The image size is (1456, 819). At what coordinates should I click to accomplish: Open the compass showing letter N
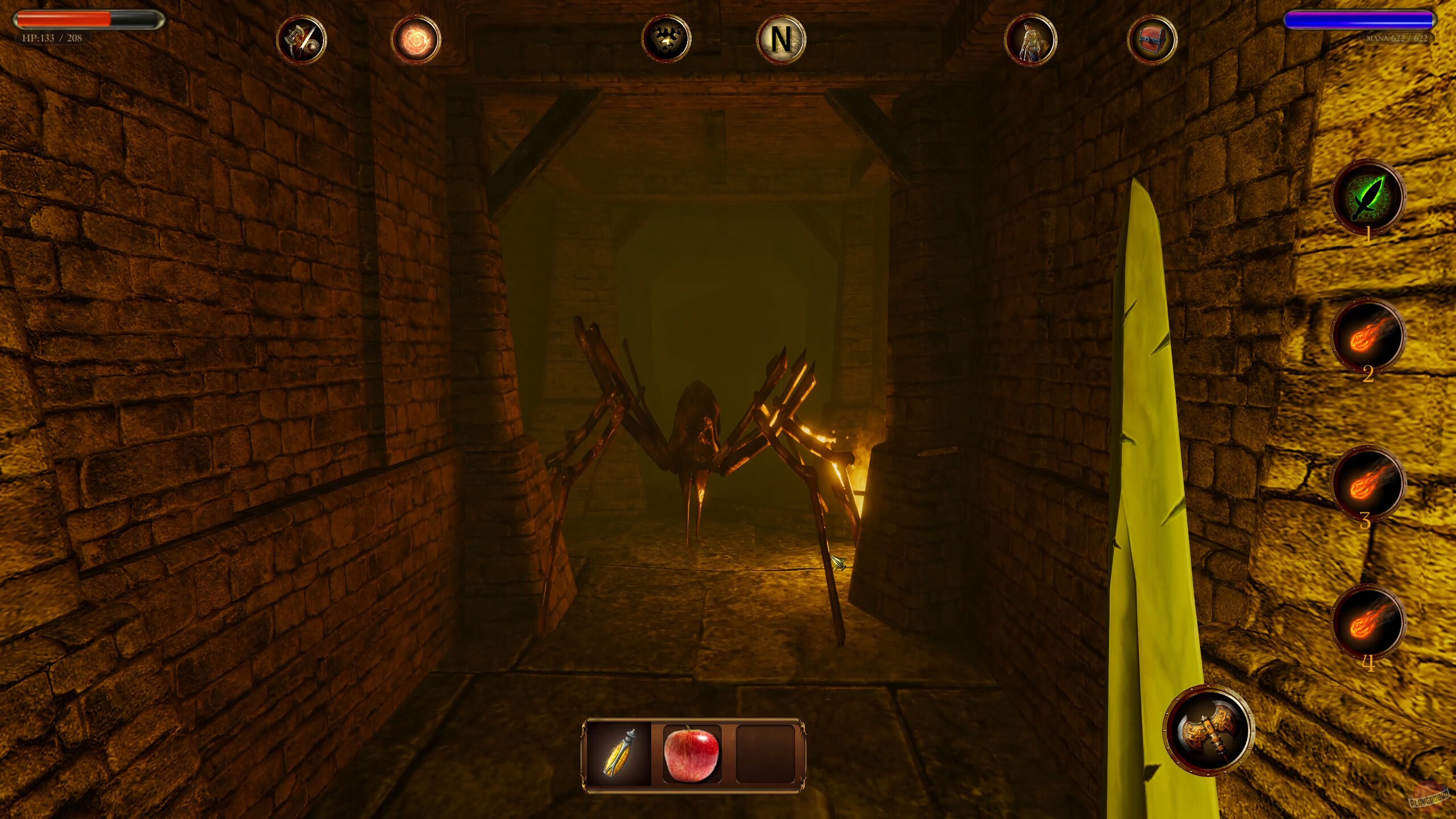781,38
